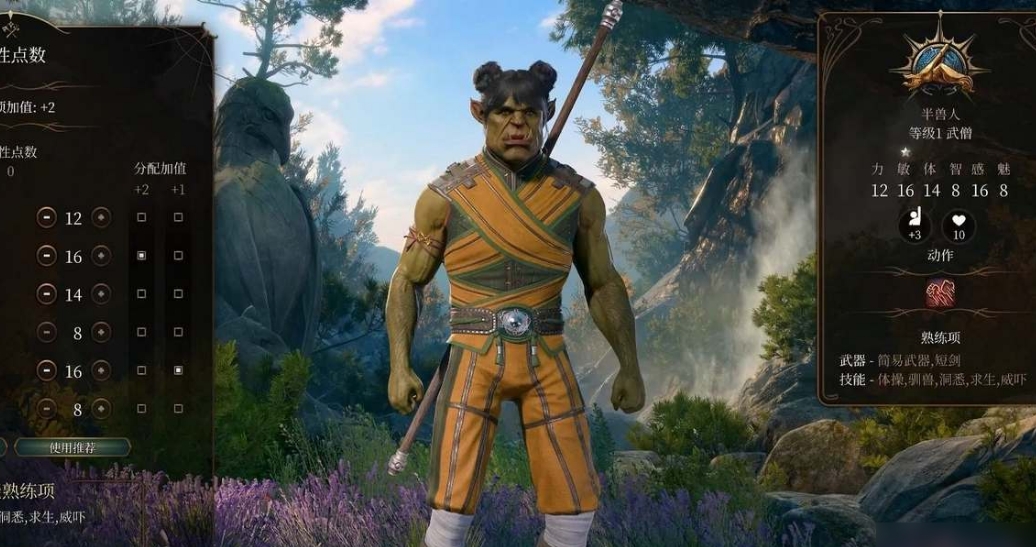Decrease the ability score showing 14
This screenshot has width=1036, height=547.
pyautogui.click(x=47, y=294)
